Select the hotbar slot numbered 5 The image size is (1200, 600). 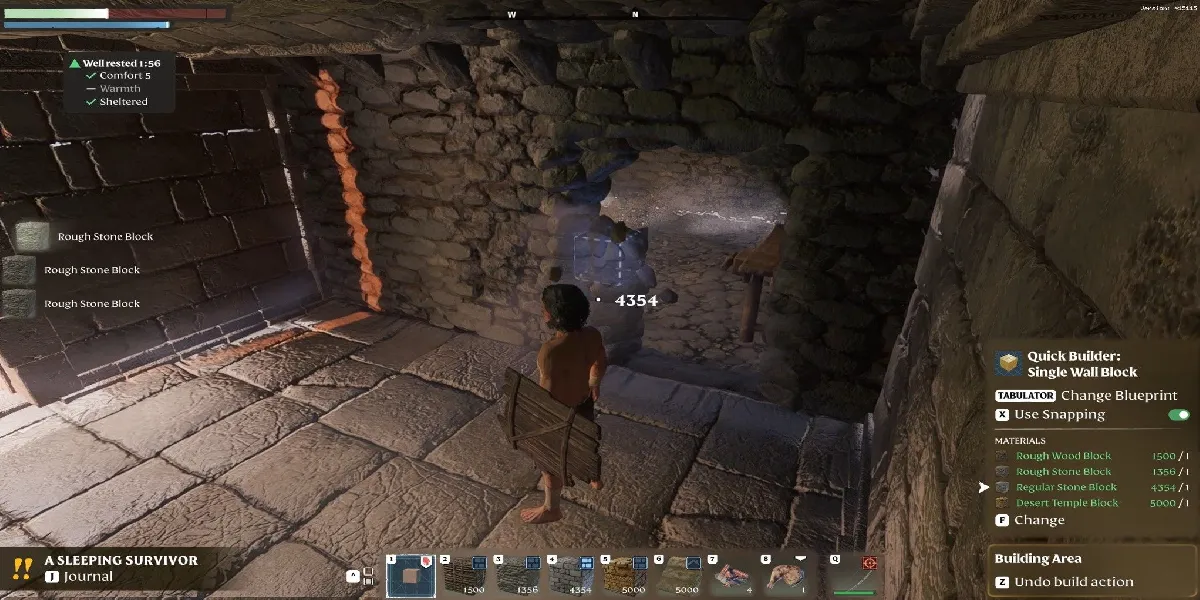click(625, 575)
